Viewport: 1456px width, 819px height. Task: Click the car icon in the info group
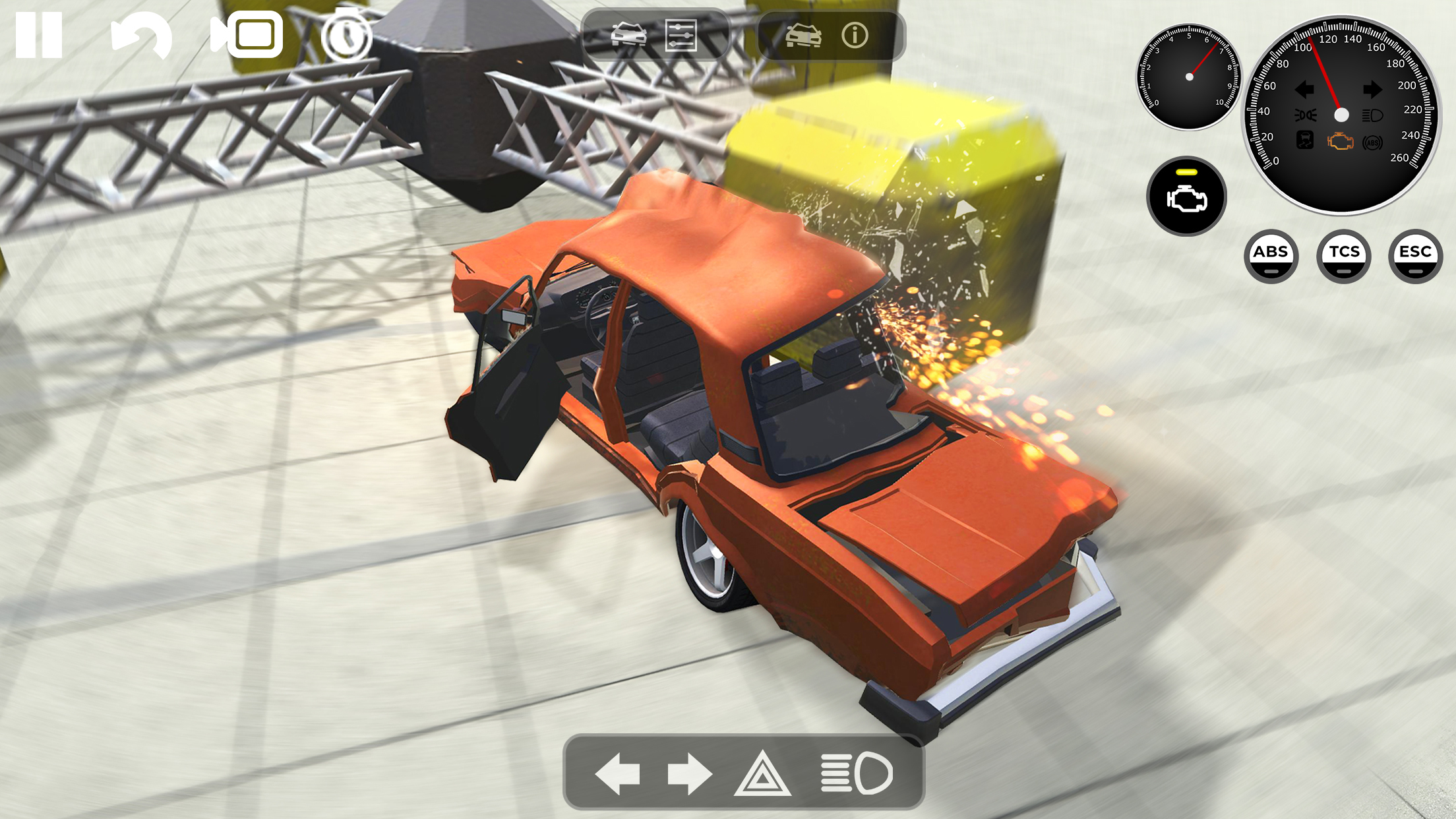[803, 36]
